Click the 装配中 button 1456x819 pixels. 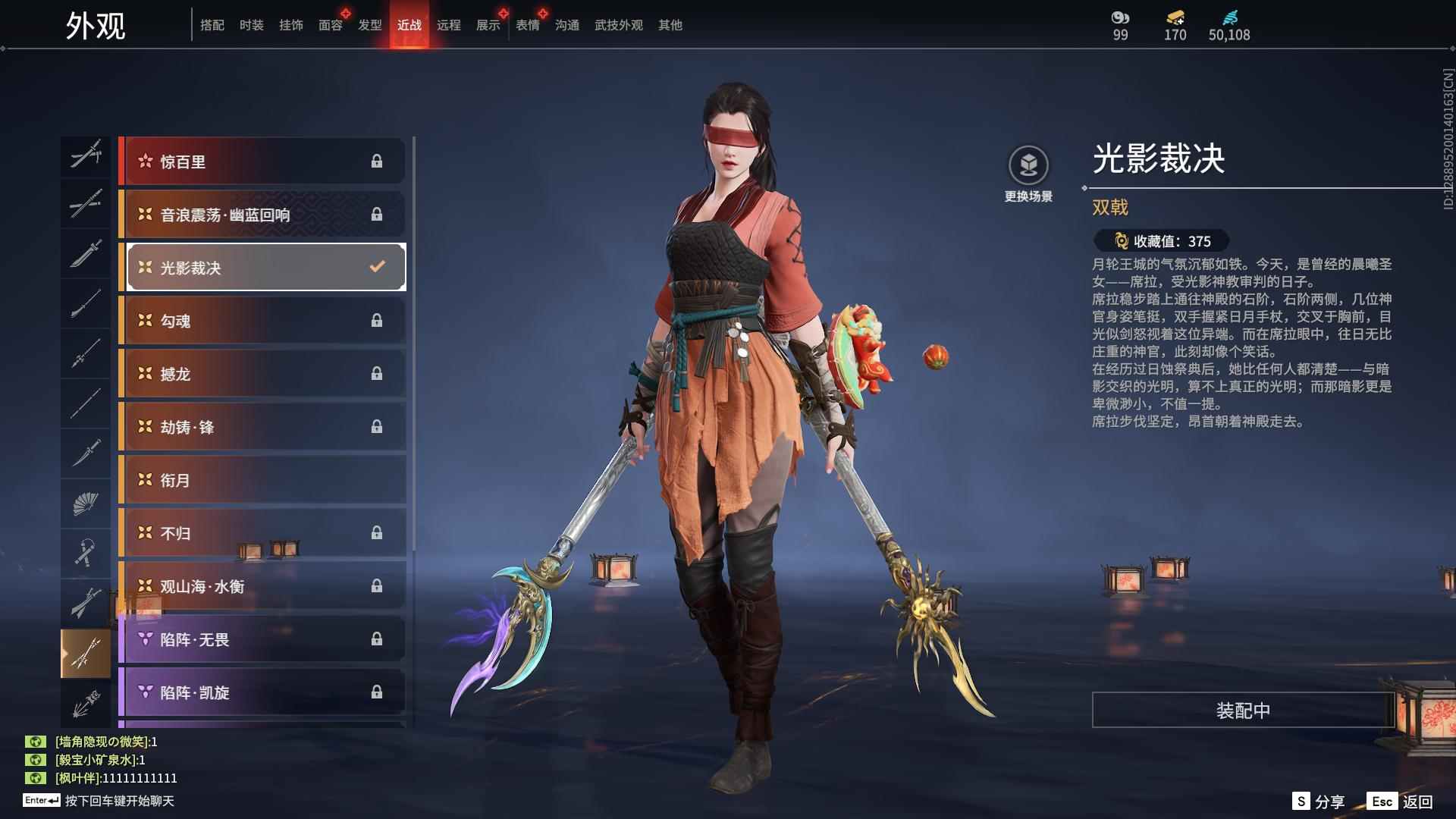1241,711
